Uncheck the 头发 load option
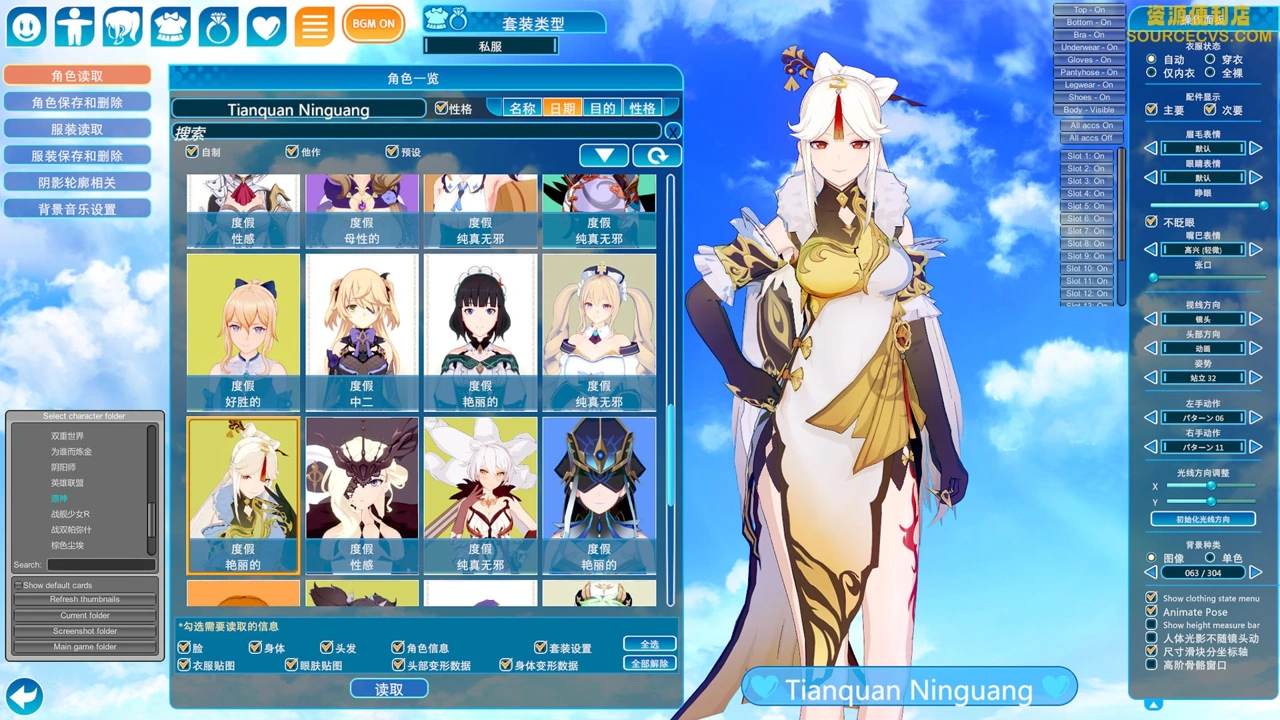This screenshot has height=720, width=1280. tap(327, 648)
